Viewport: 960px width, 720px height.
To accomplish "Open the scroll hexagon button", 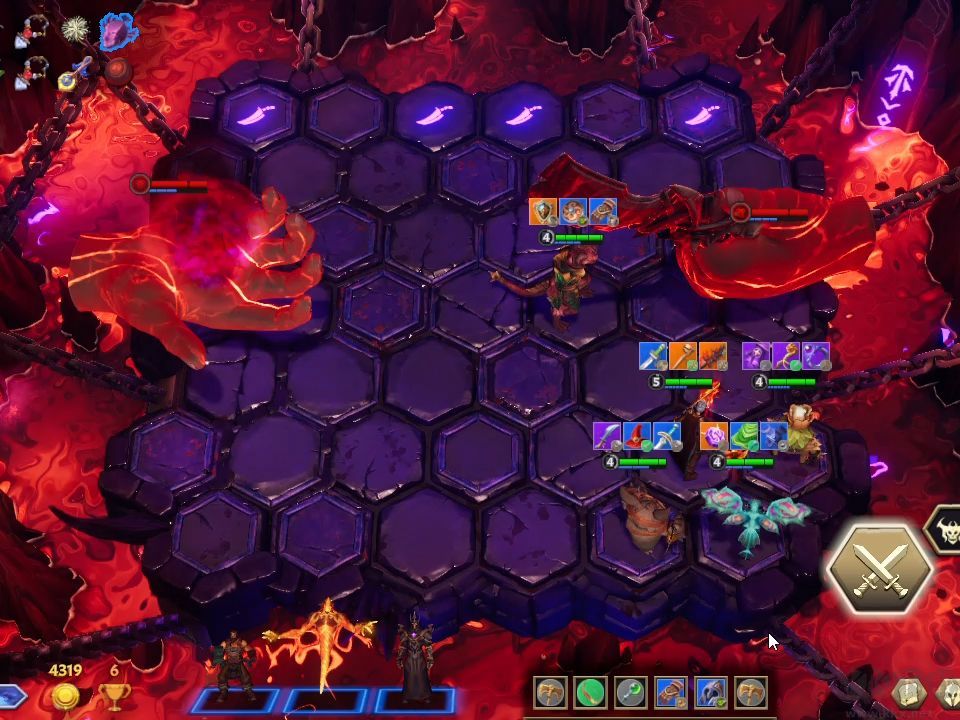I will tap(908, 694).
